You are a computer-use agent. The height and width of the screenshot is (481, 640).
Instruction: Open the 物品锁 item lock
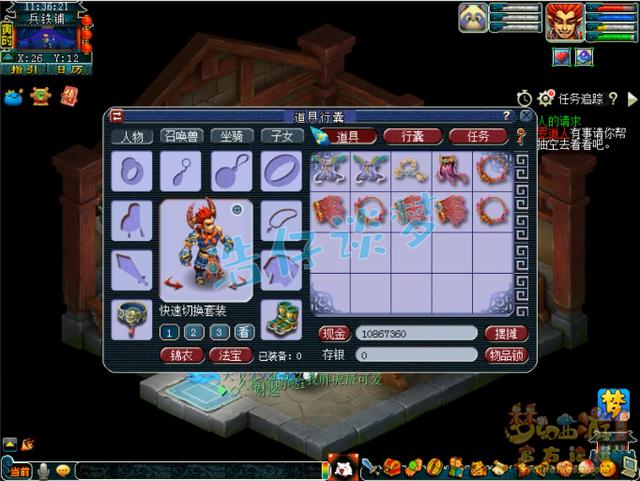pos(505,354)
